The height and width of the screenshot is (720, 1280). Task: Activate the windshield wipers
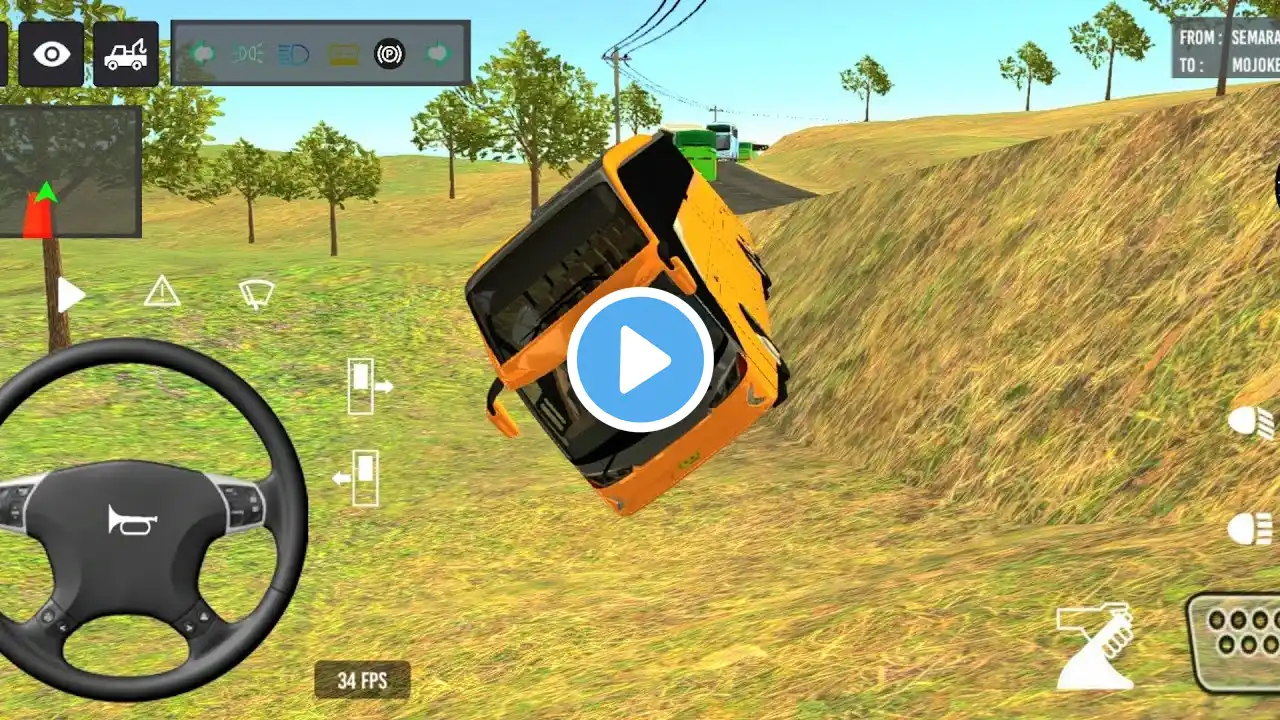point(256,293)
